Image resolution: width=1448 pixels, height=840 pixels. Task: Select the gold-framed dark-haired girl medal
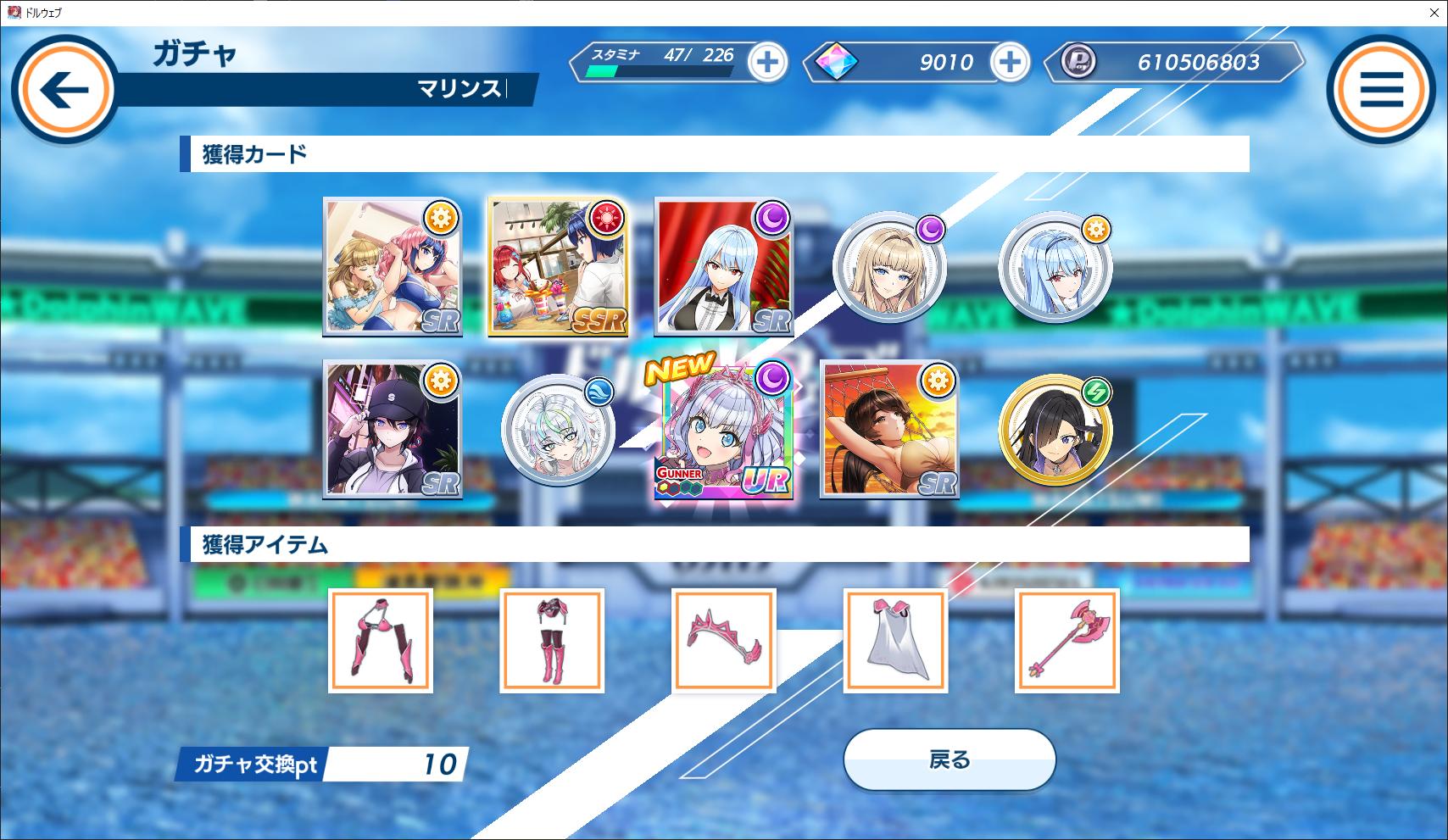(x=1055, y=431)
